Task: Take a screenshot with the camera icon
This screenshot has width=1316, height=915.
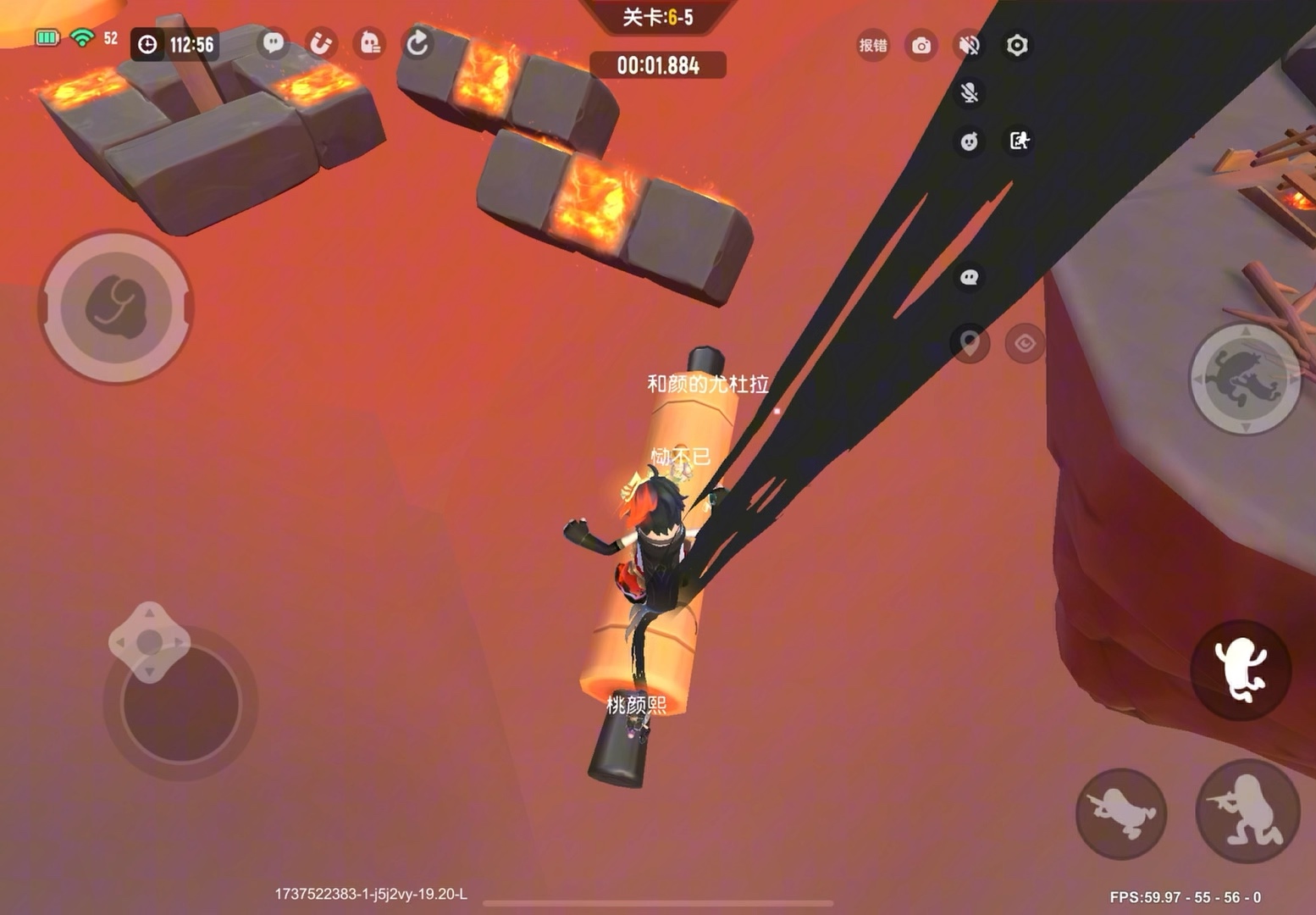Action: 921,45
